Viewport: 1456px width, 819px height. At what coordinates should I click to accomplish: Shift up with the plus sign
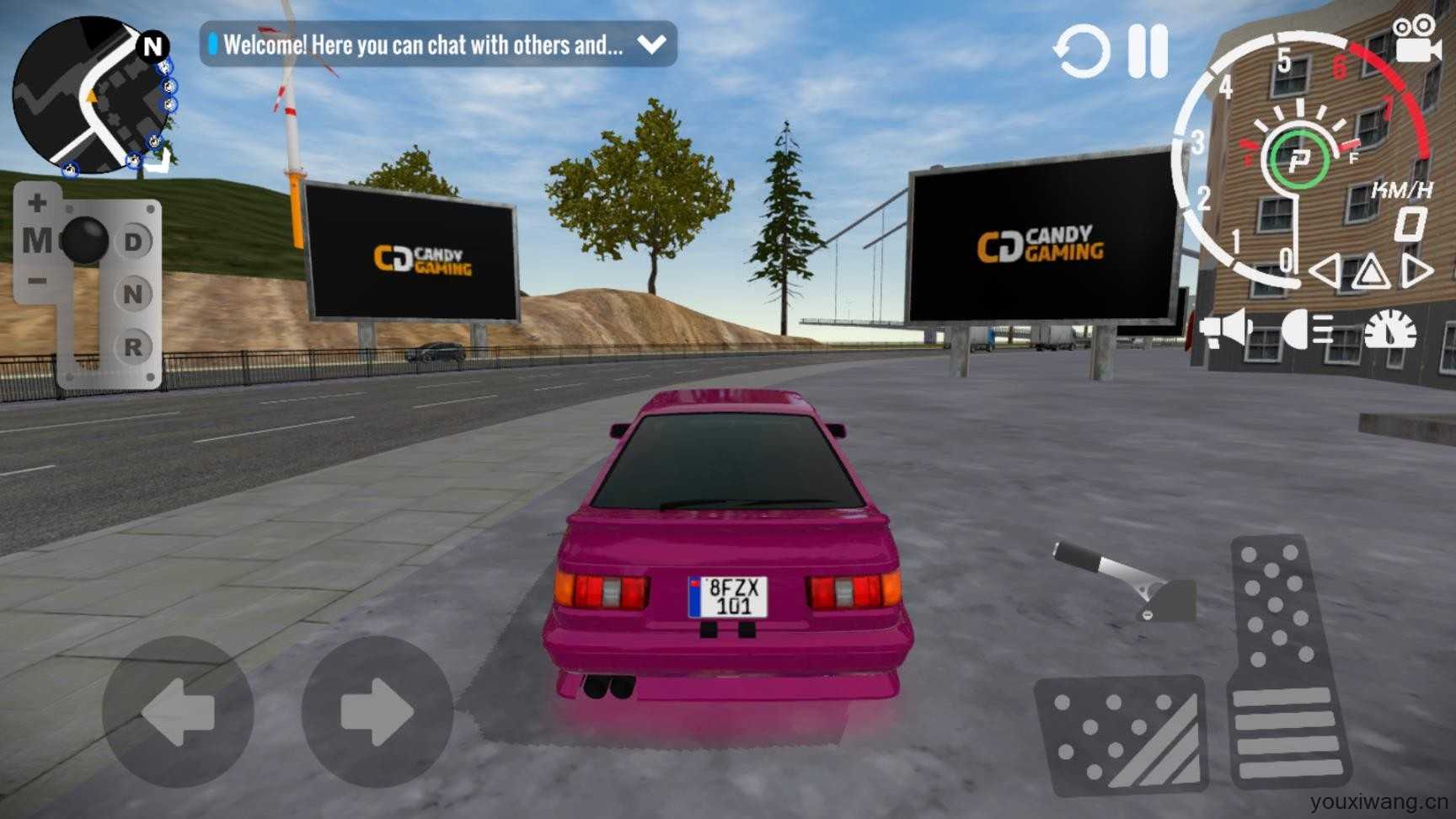(x=37, y=203)
